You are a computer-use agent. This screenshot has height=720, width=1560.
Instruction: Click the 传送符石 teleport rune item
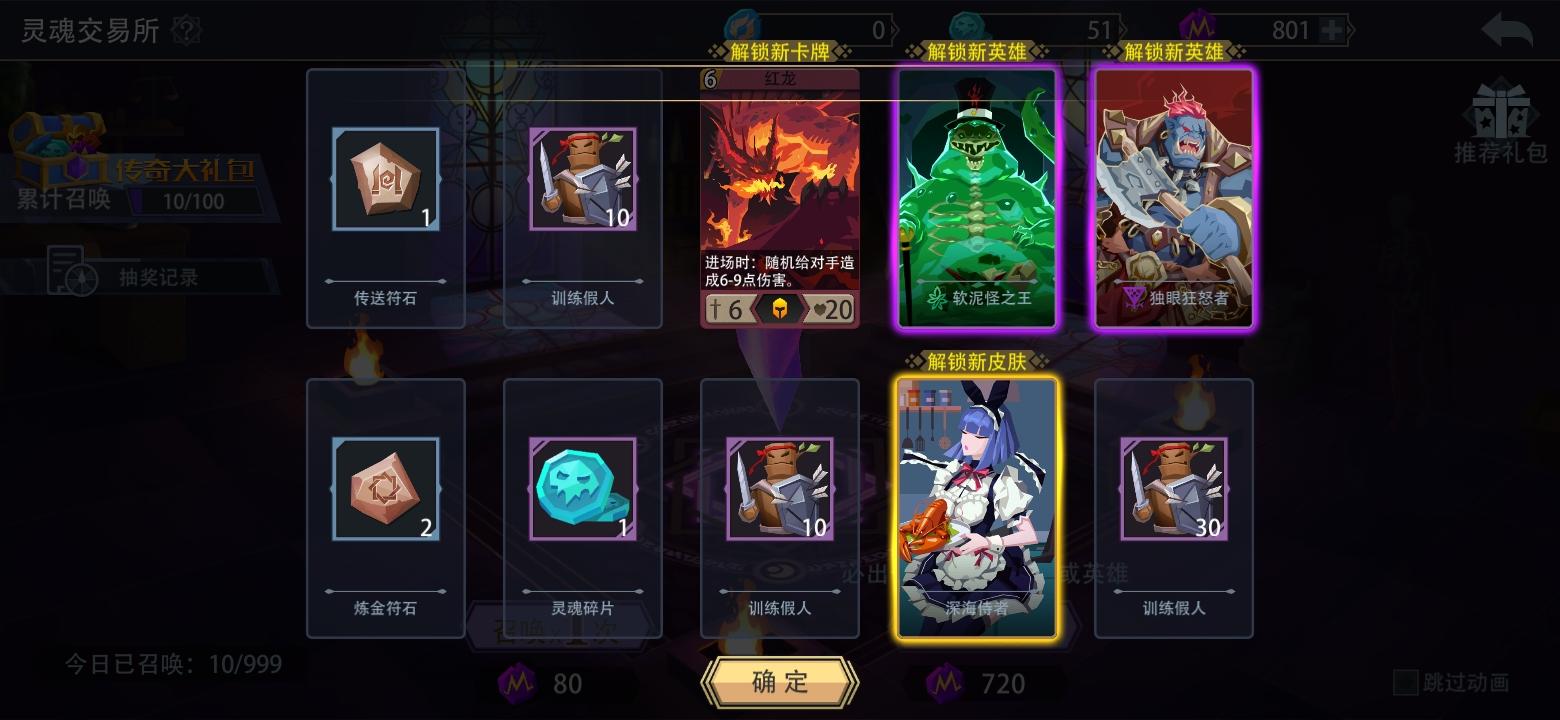click(385, 180)
